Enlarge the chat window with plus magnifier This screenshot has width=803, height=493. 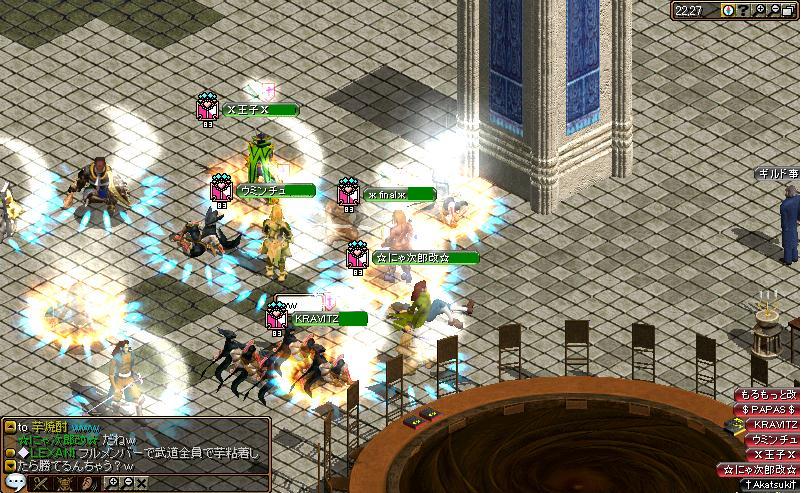pos(112,484)
